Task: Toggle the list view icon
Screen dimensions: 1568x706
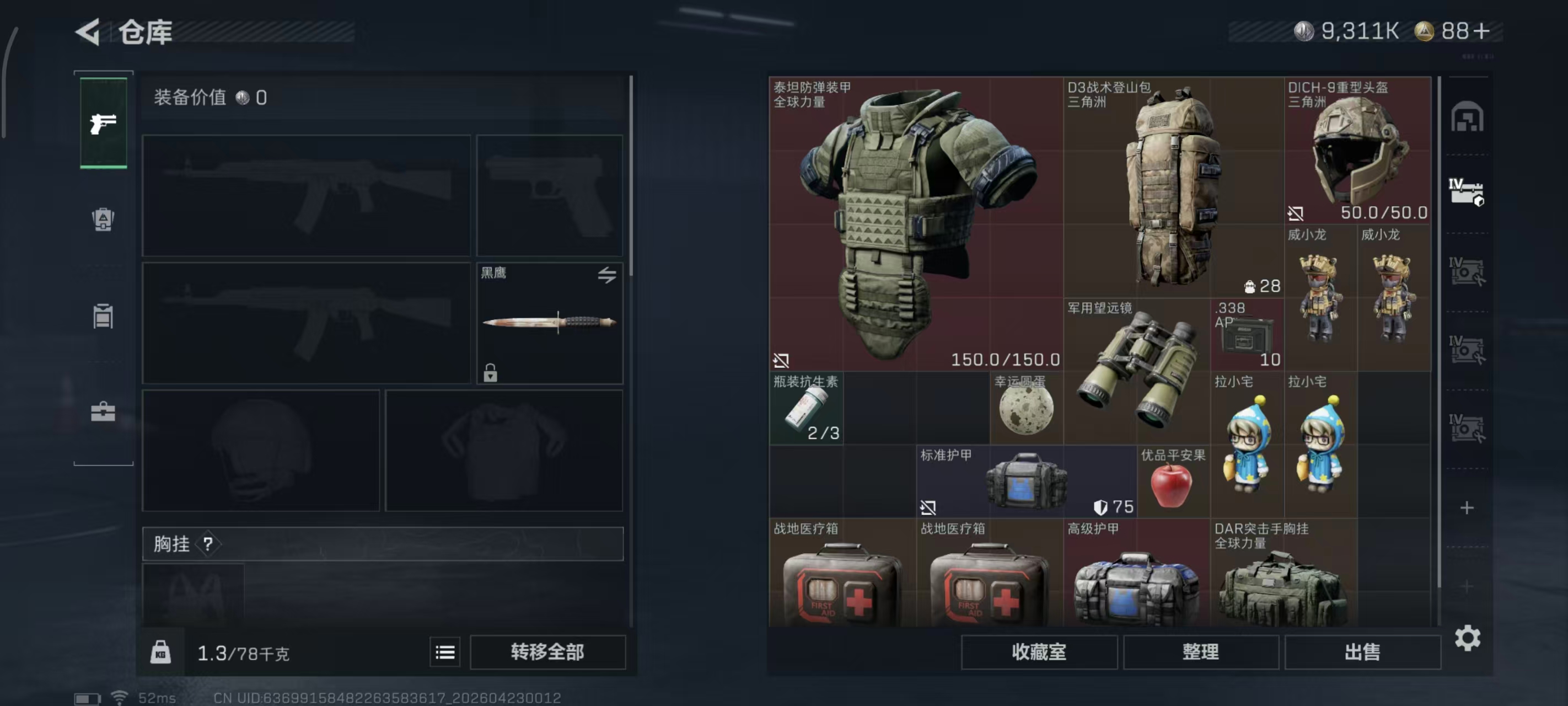Action: coord(445,652)
